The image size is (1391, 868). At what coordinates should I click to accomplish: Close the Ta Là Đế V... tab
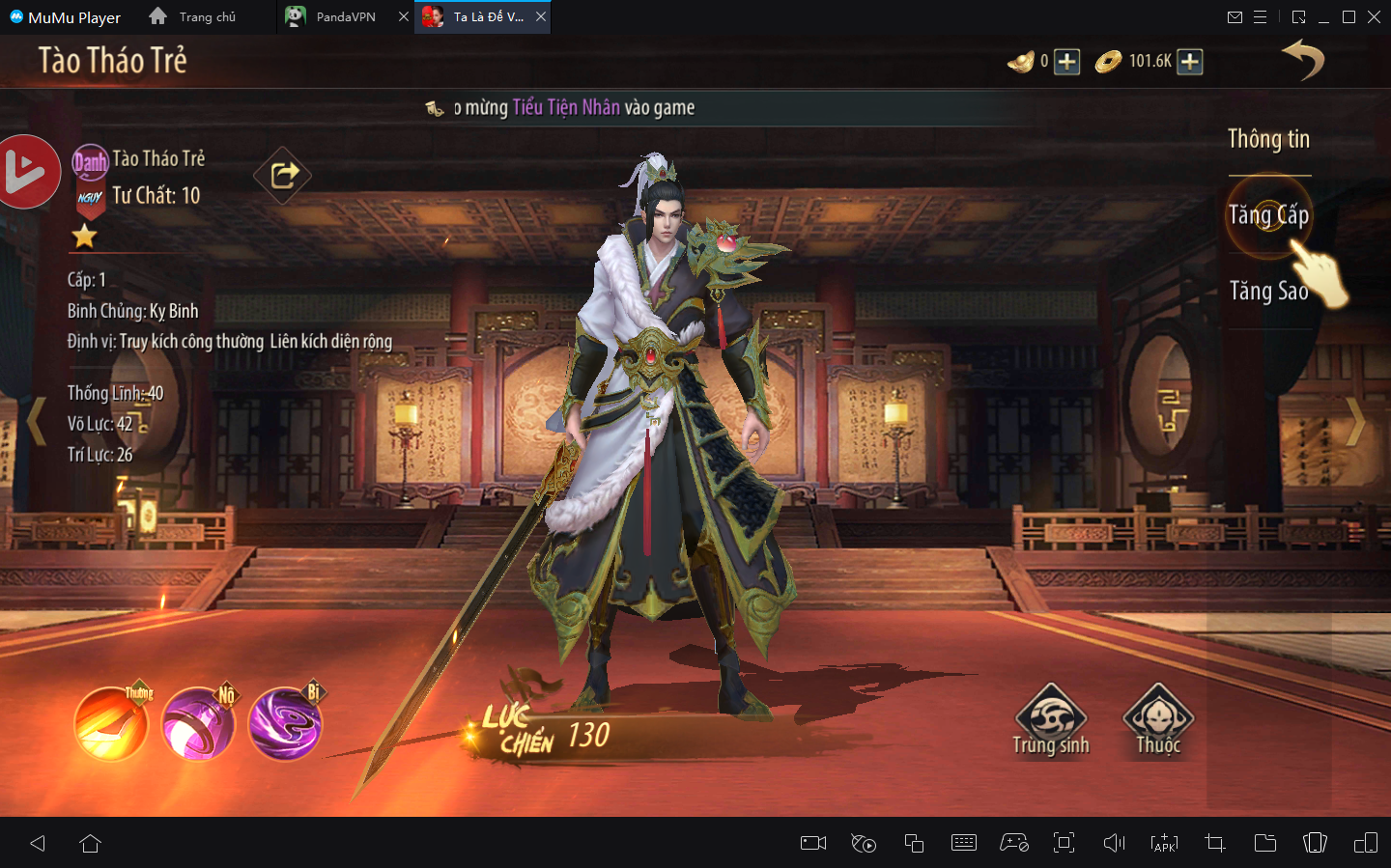[x=541, y=16]
